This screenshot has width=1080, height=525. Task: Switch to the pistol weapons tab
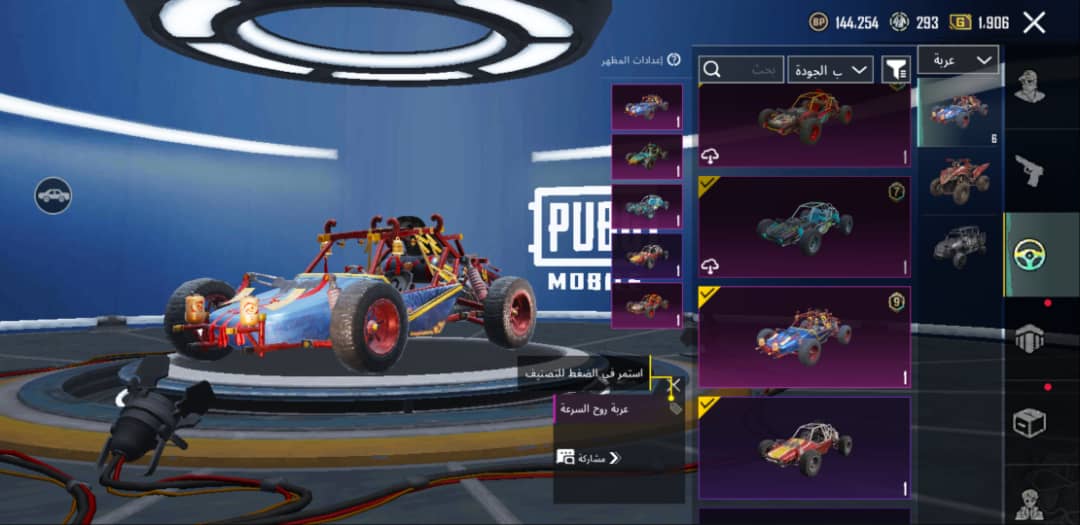click(1027, 170)
